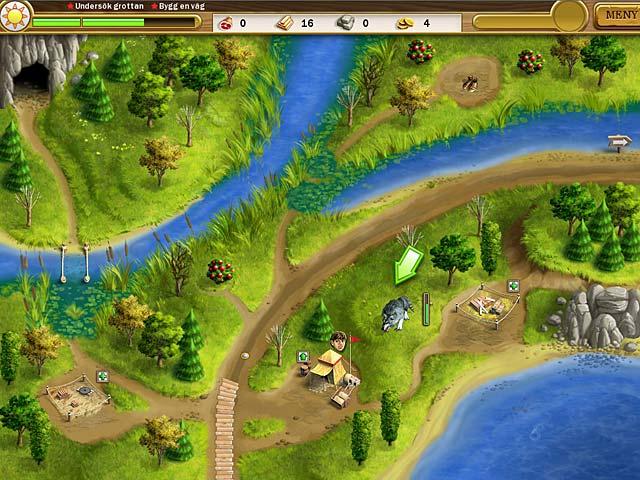Click the round golden bonus medallion
The height and width of the screenshot is (480, 640).
click(569, 15)
